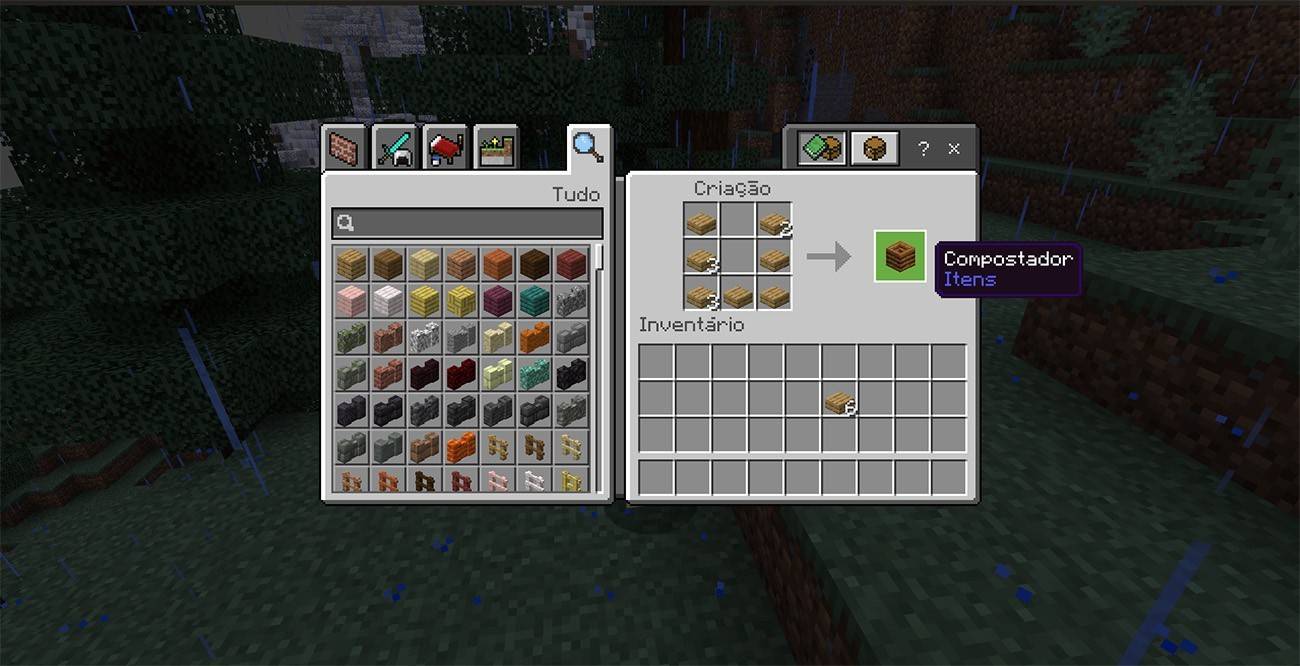
Task: Open the red bed items tab
Action: (445, 149)
